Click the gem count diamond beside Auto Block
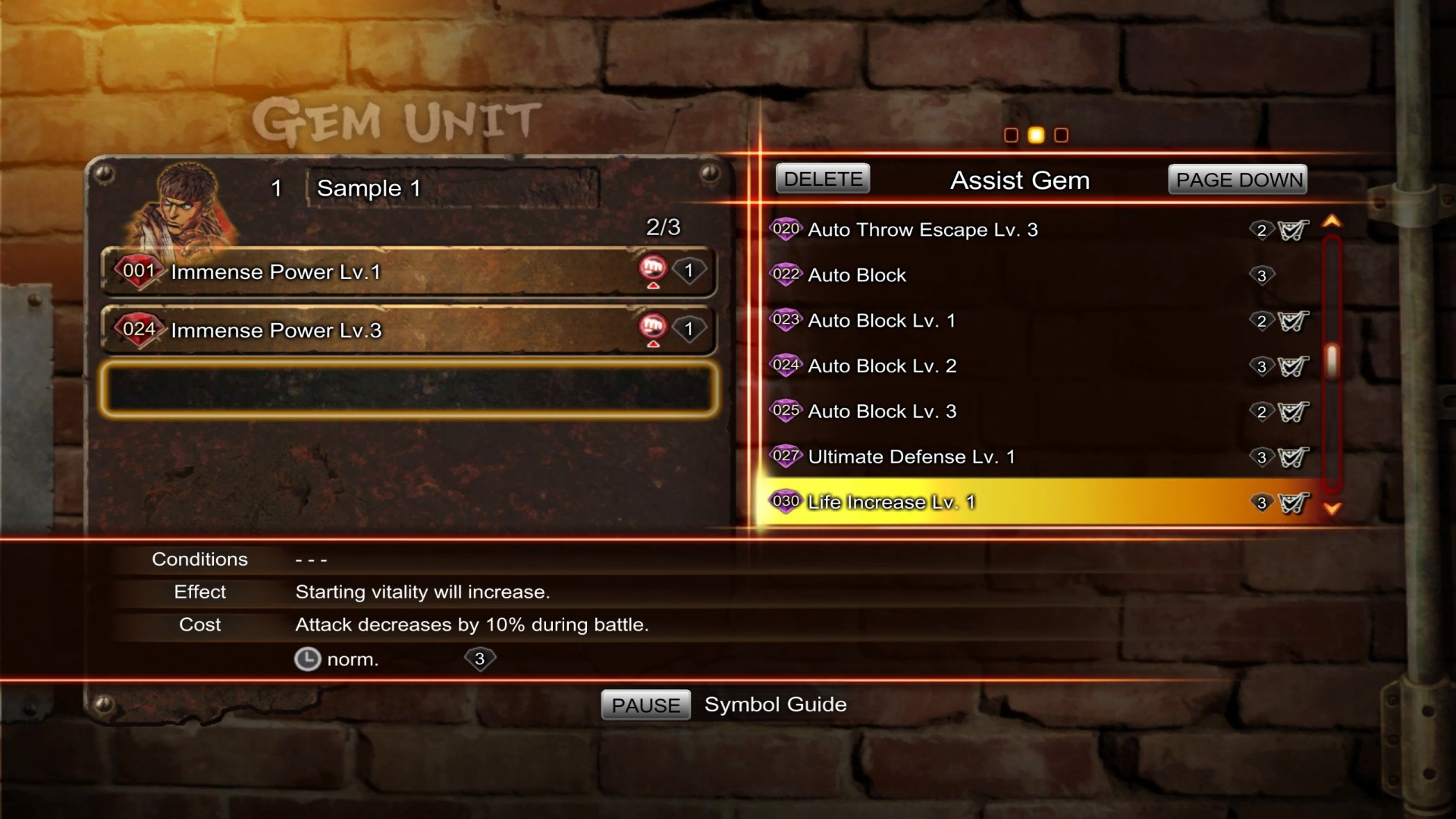Image resolution: width=1456 pixels, height=819 pixels. pos(1261,276)
